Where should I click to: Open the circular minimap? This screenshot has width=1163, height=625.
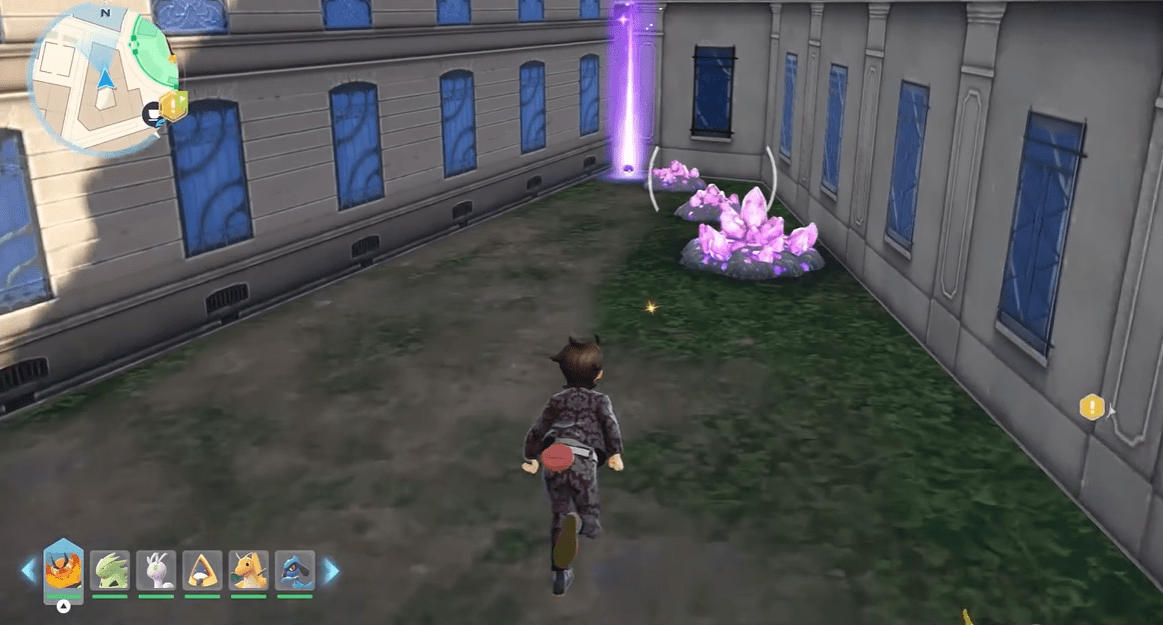point(105,78)
